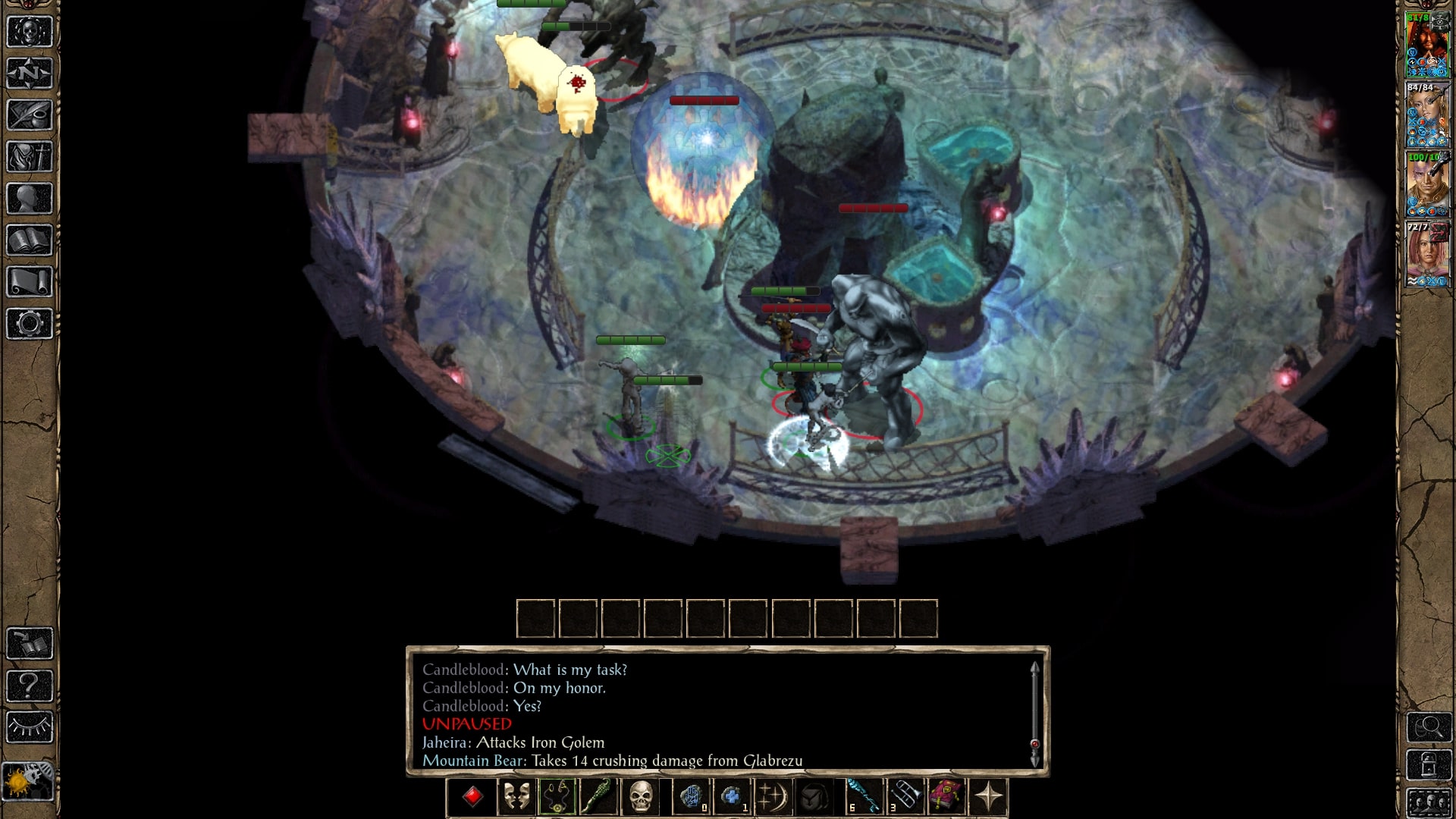Use the blue cross spell slot

(731, 797)
